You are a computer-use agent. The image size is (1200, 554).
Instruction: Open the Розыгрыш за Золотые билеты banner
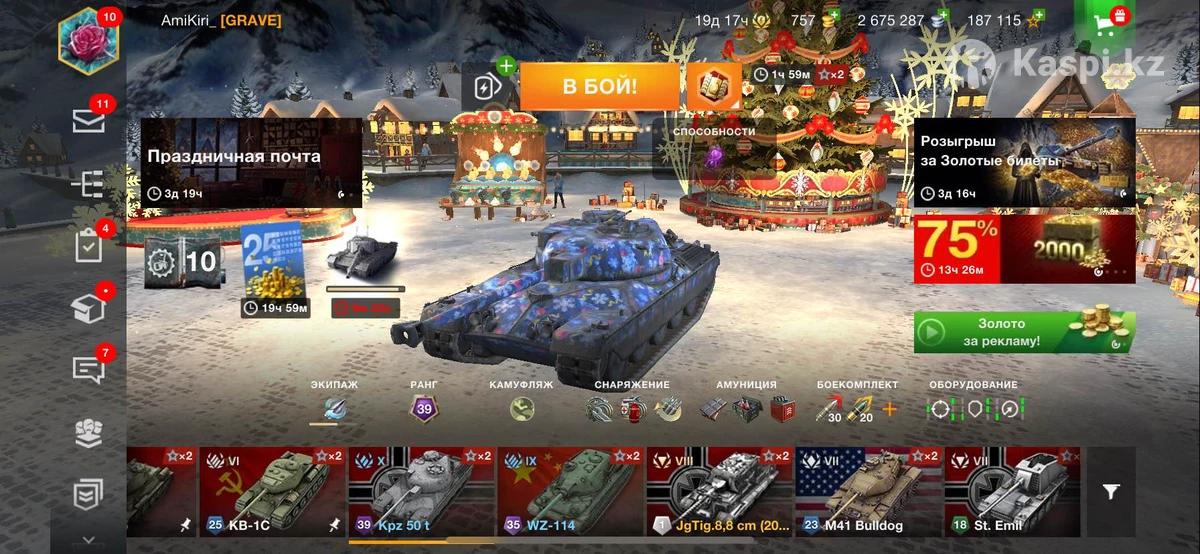(1024, 162)
